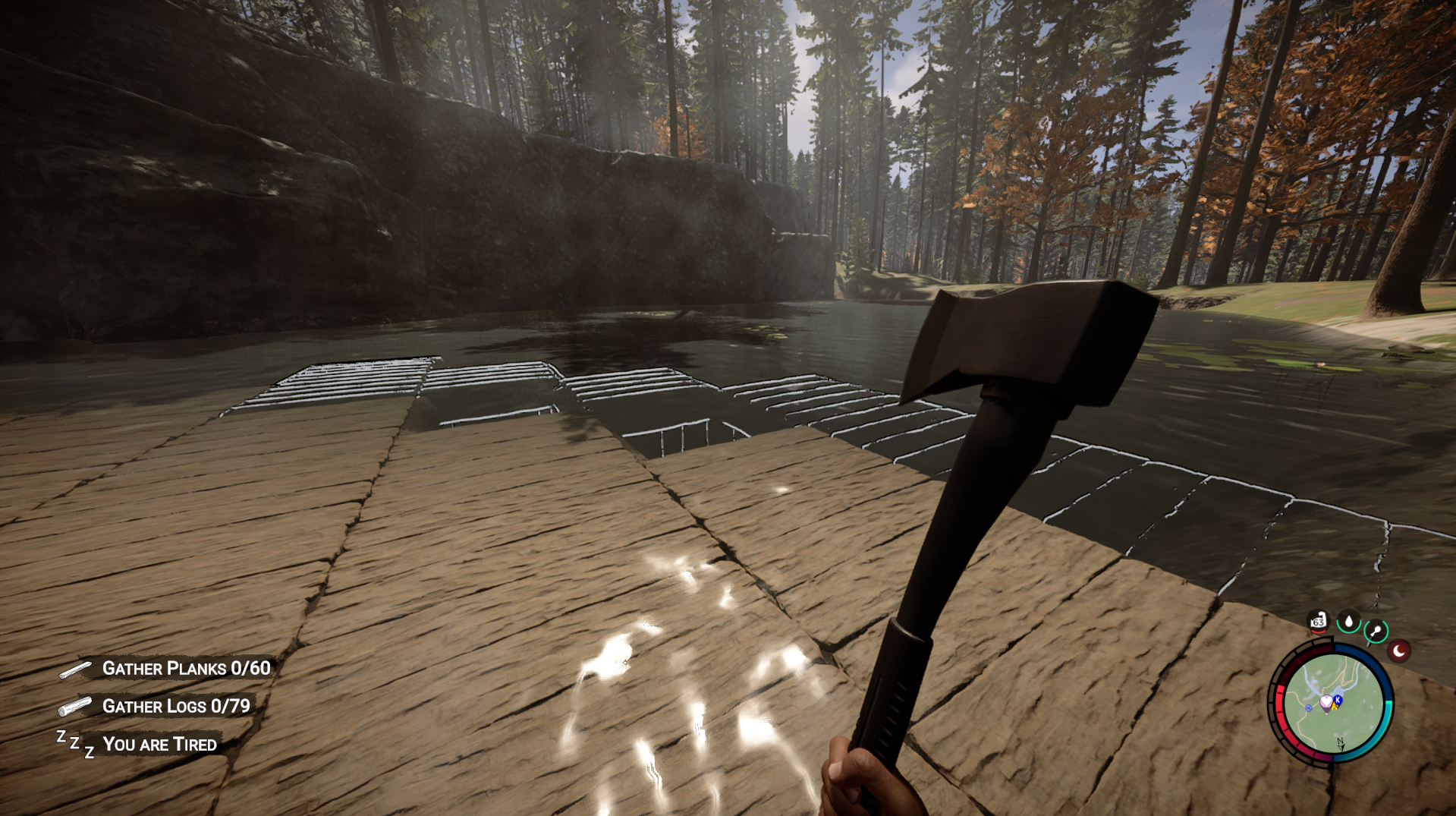Select Kelvin's blue K marker on minimap

[1338, 699]
